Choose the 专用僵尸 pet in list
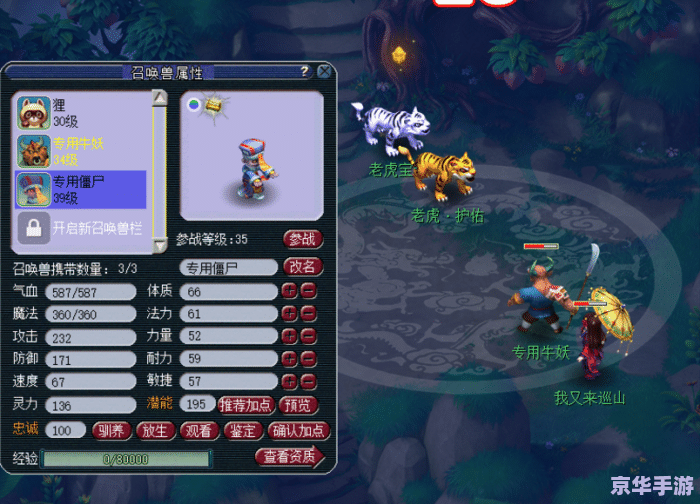 coord(80,189)
